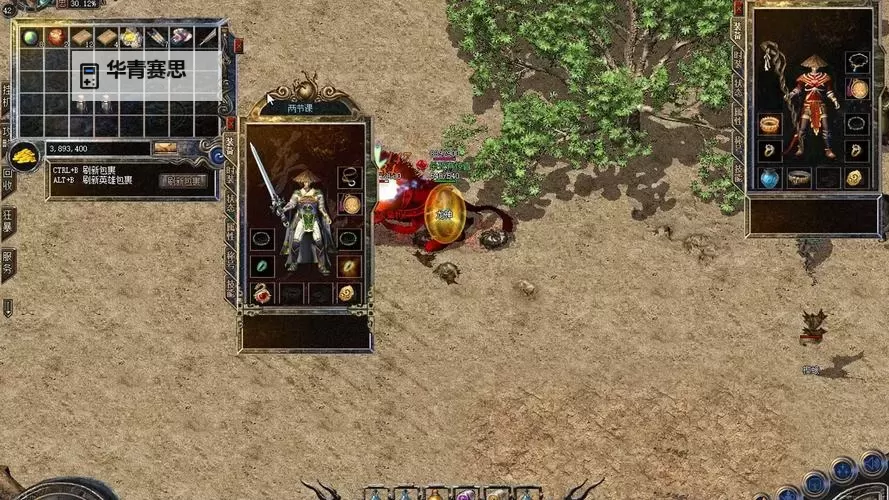This screenshot has height=500, width=889.
Task: Click the gold ingot pile icon
Action: [x=23, y=156]
